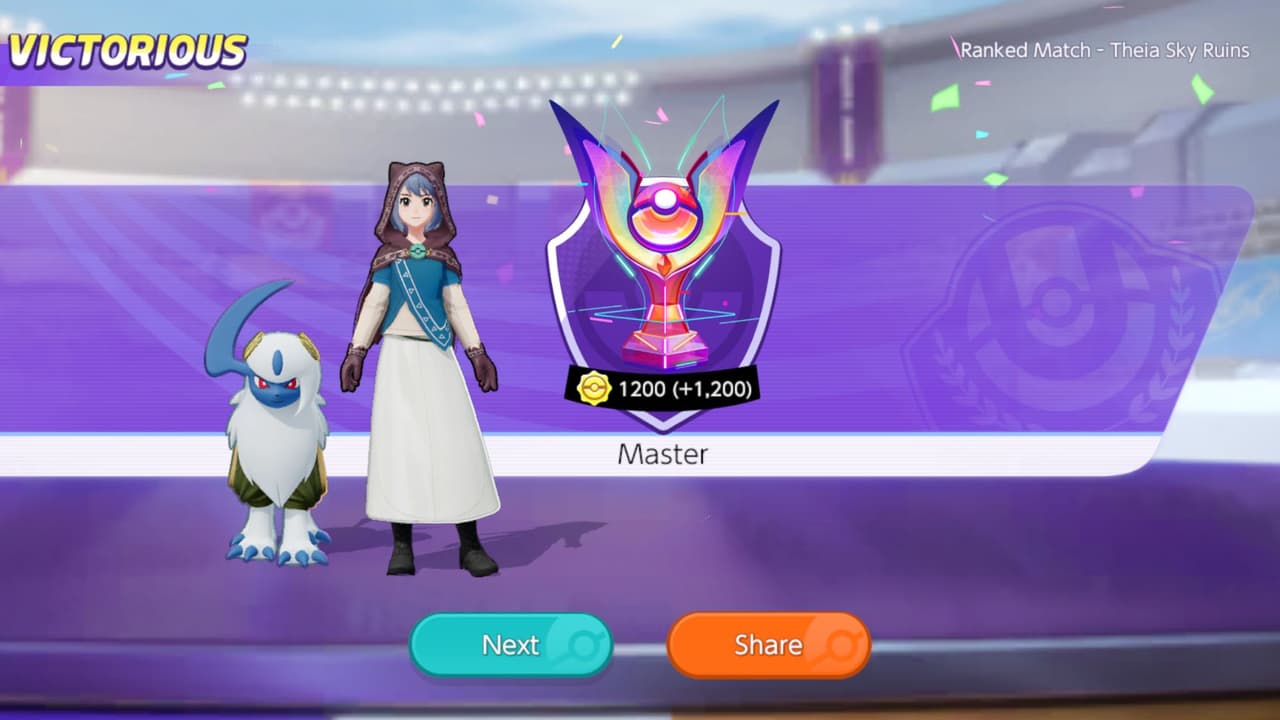Share the victory result
Viewport: 1280px width, 720px height.
click(768, 645)
